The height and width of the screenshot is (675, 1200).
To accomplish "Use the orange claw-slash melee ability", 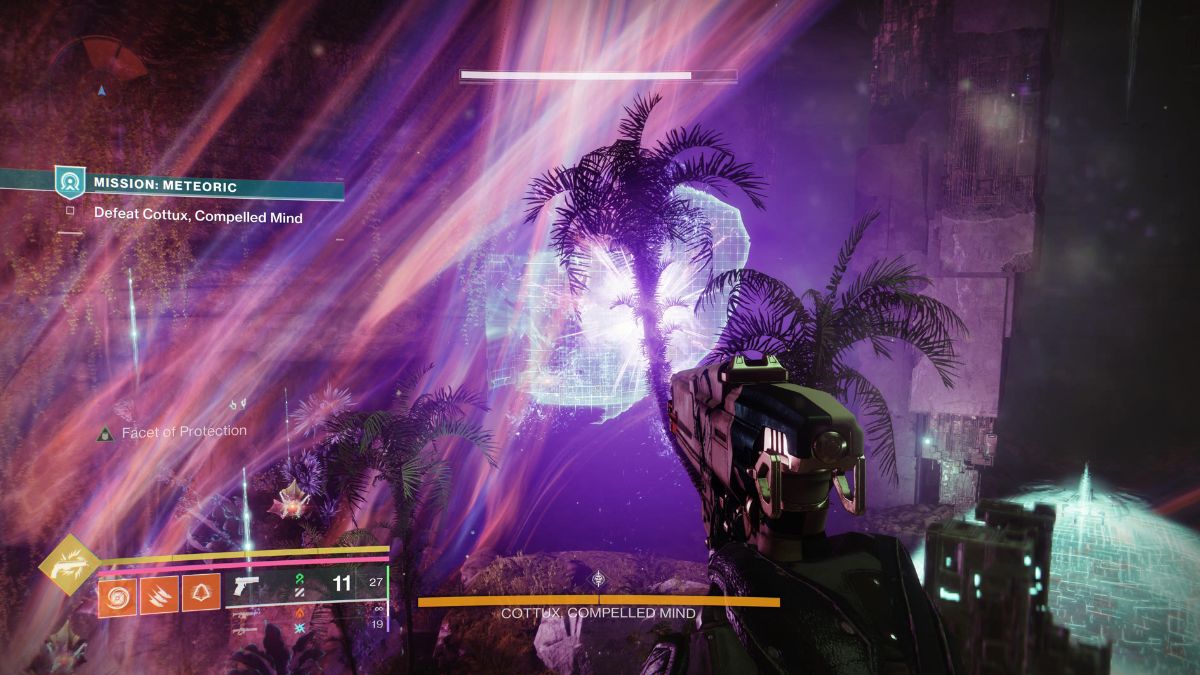I will pos(159,595).
